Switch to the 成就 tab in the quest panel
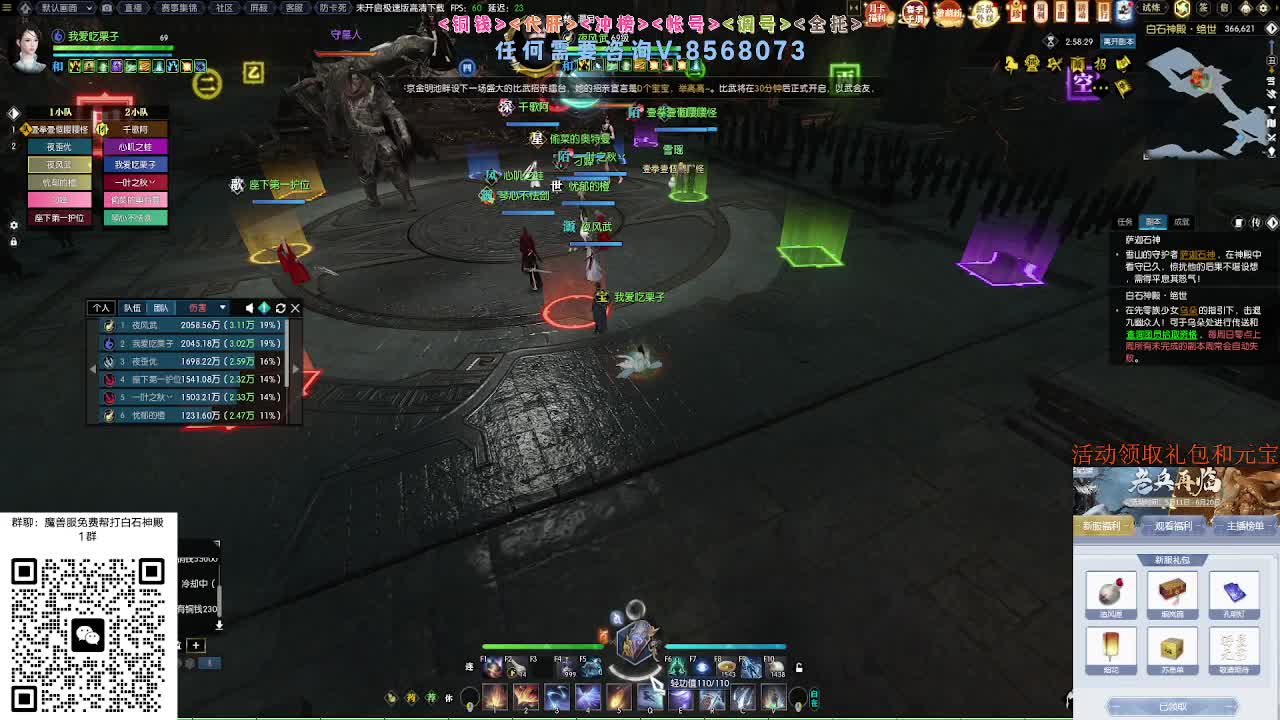The image size is (1280, 720). click(1182, 221)
